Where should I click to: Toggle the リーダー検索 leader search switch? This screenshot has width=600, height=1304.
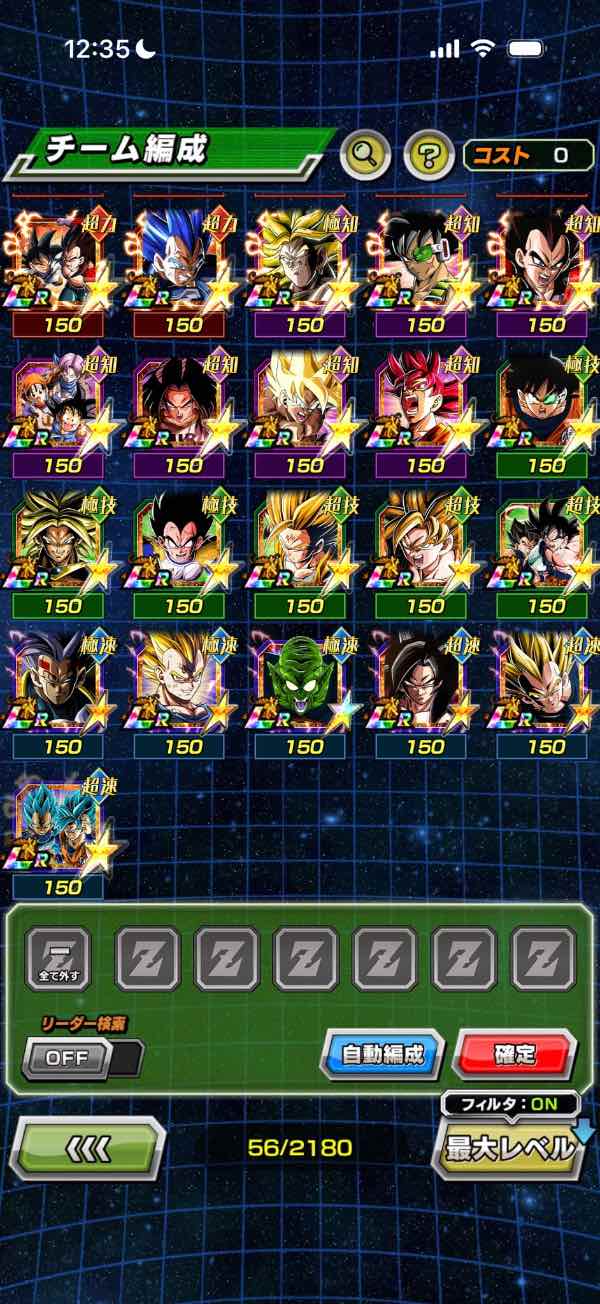82,1058
